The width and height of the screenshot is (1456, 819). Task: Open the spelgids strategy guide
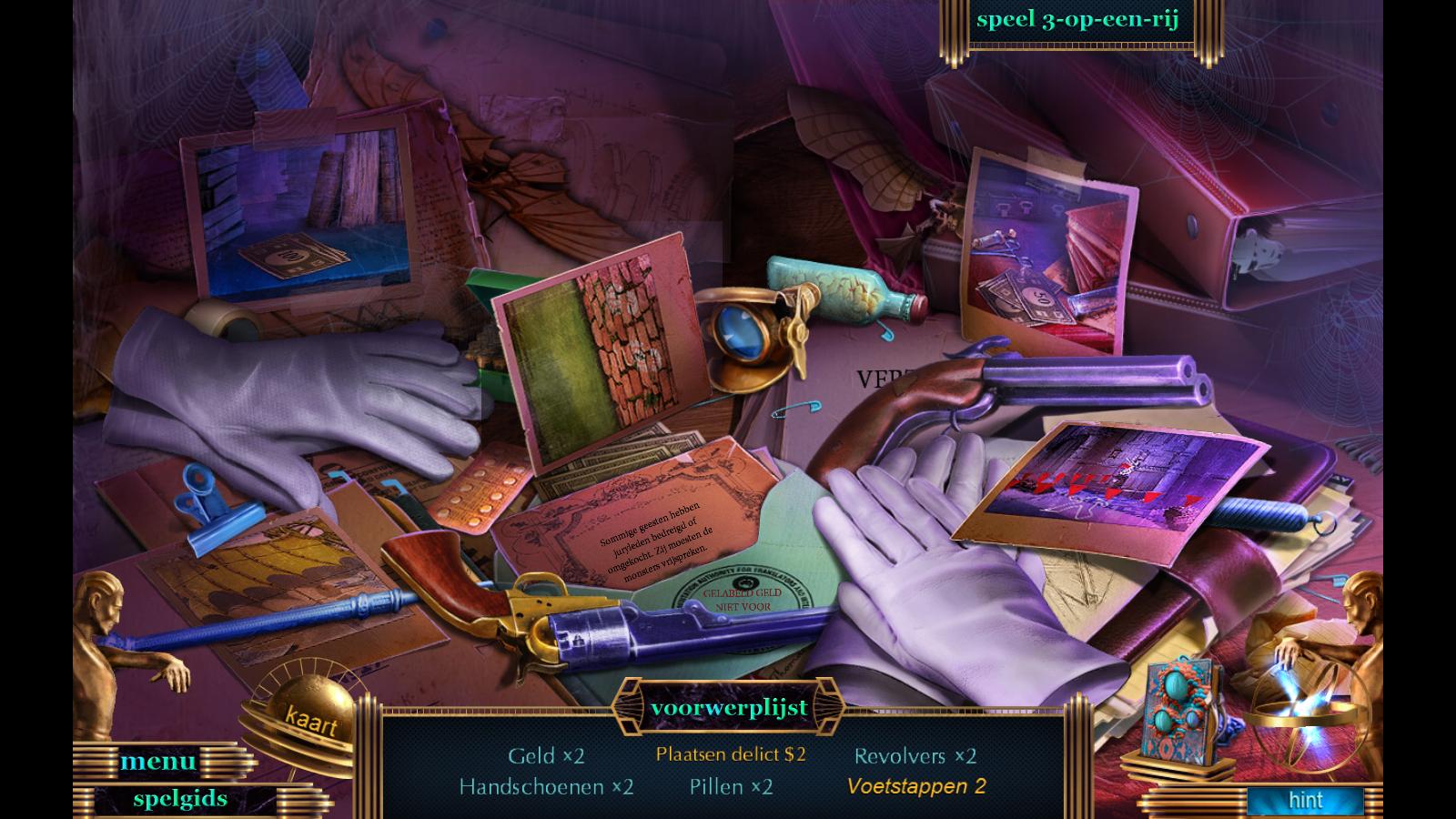tap(180, 799)
